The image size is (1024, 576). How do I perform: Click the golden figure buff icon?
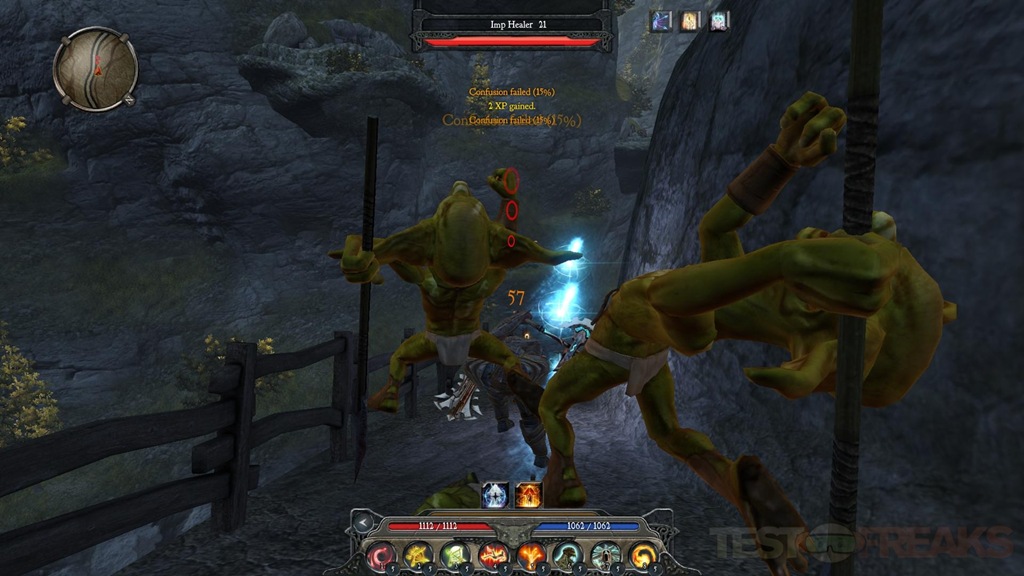pos(691,21)
